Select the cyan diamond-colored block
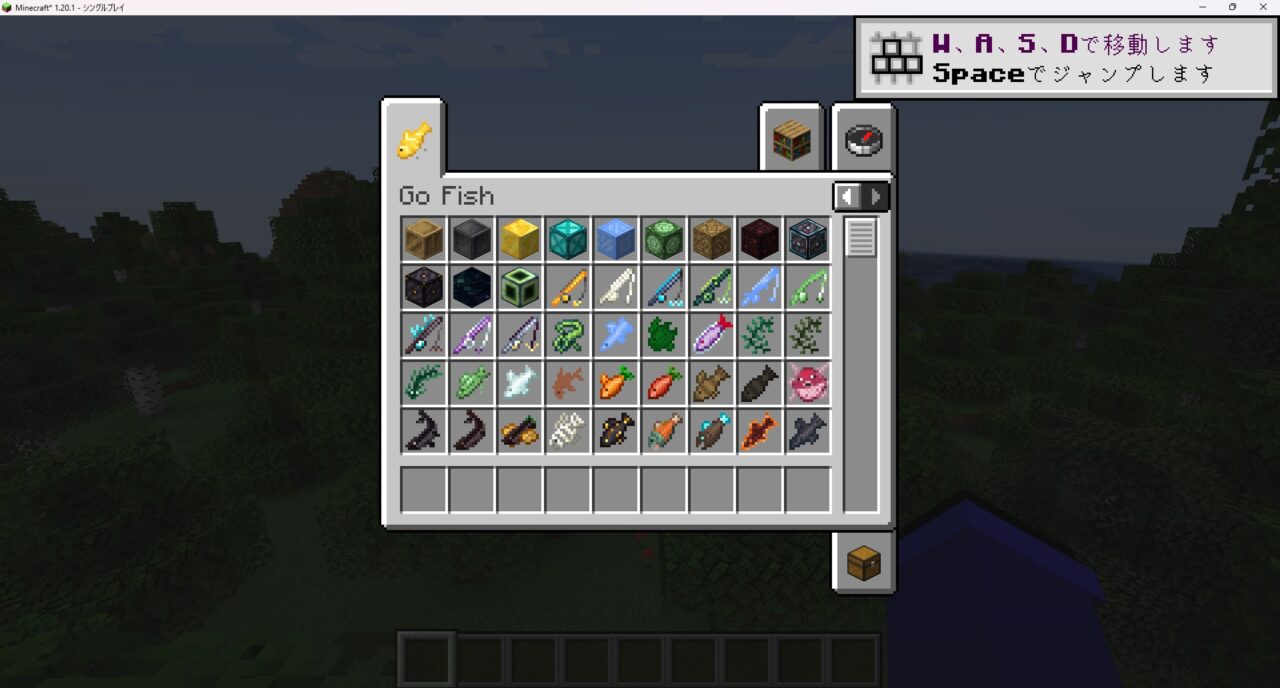The image size is (1280, 688). [568, 239]
